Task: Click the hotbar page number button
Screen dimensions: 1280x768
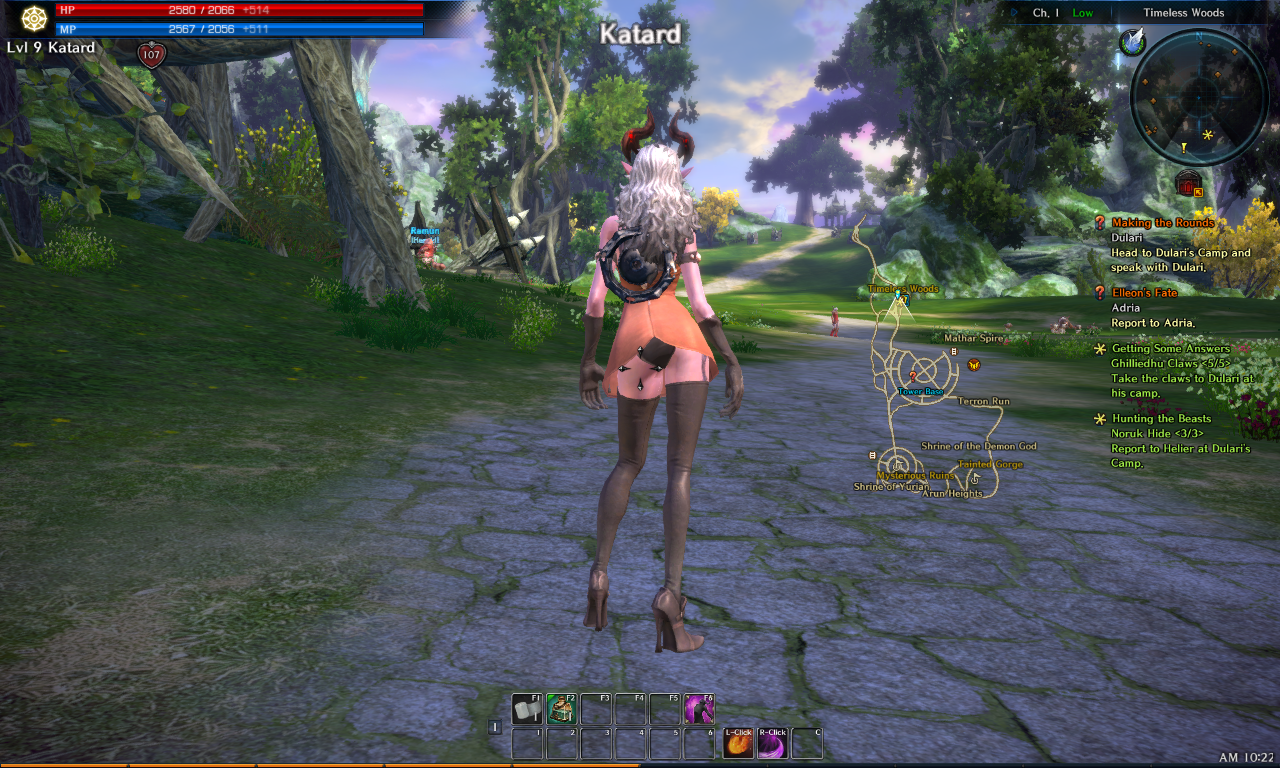Action: [495, 727]
